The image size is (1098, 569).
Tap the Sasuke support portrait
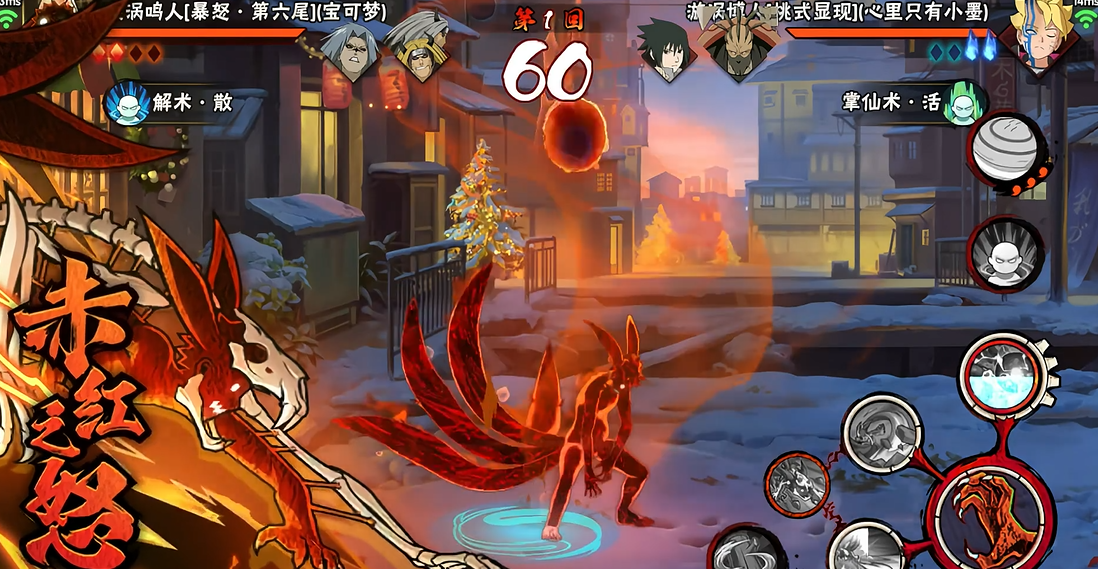click(665, 50)
